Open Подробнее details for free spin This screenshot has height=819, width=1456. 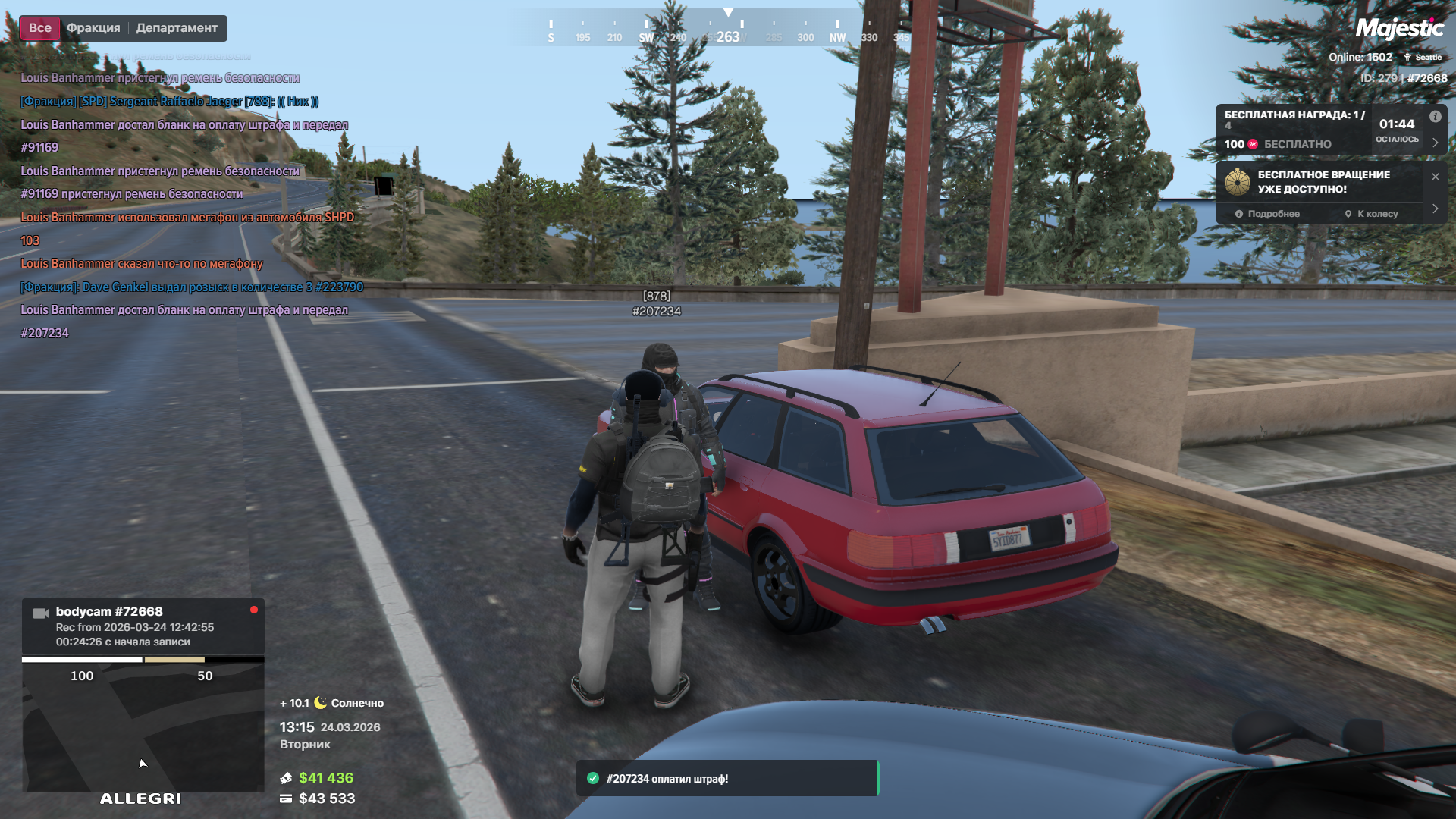(x=1267, y=214)
